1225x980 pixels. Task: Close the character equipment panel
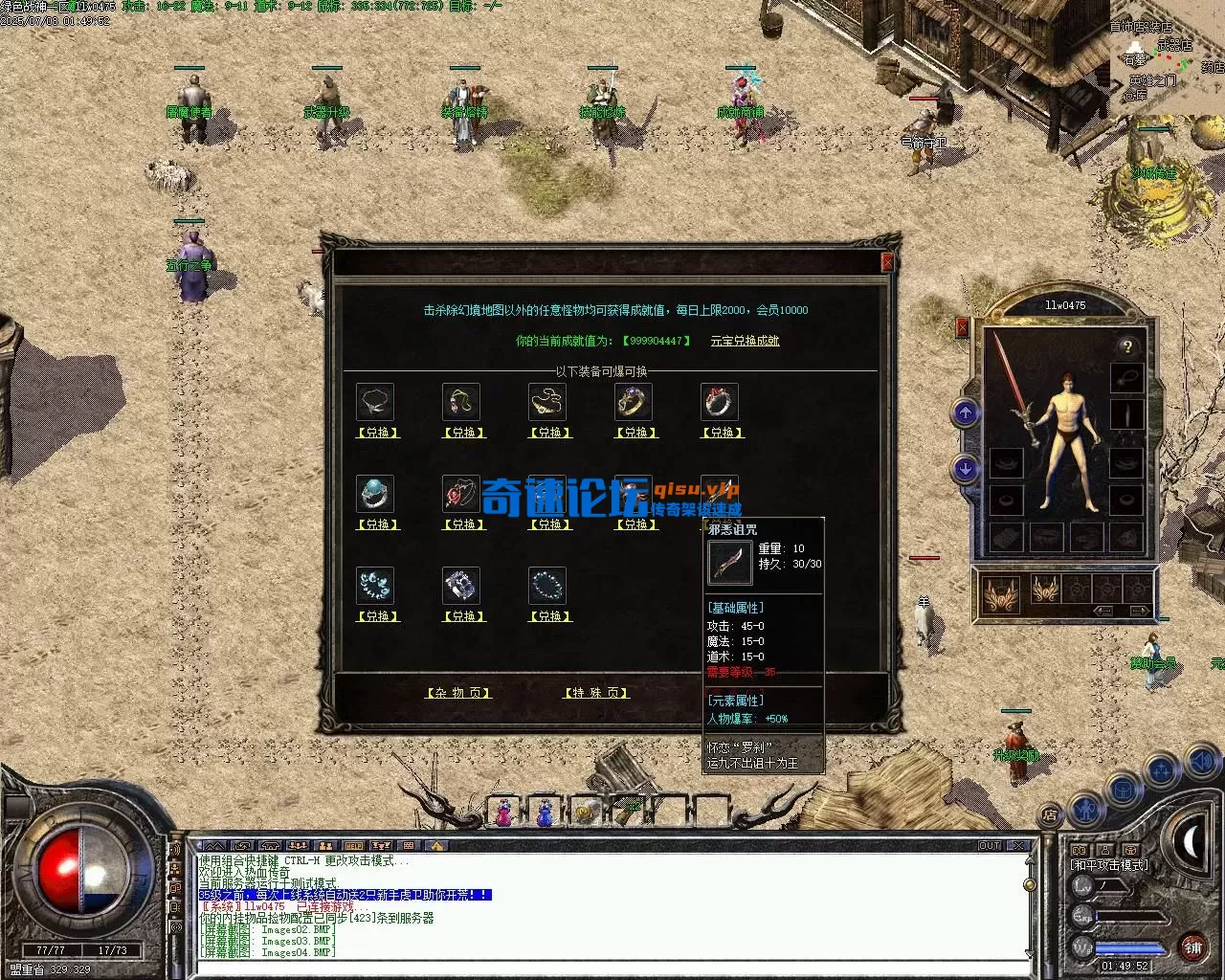pyautogui.click(x=963, y=327)
